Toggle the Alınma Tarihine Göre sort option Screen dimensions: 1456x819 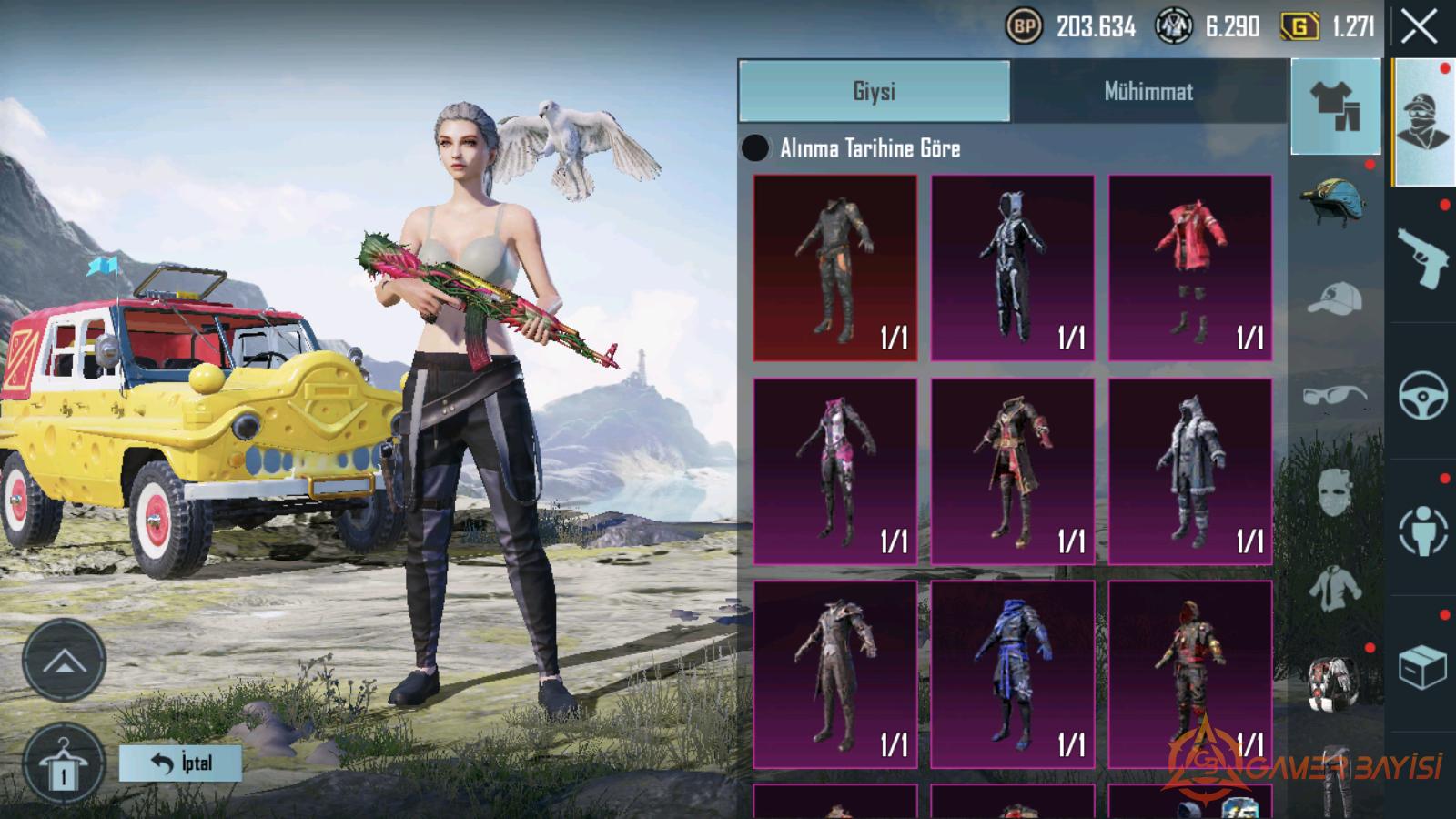[x=755, y=148]
